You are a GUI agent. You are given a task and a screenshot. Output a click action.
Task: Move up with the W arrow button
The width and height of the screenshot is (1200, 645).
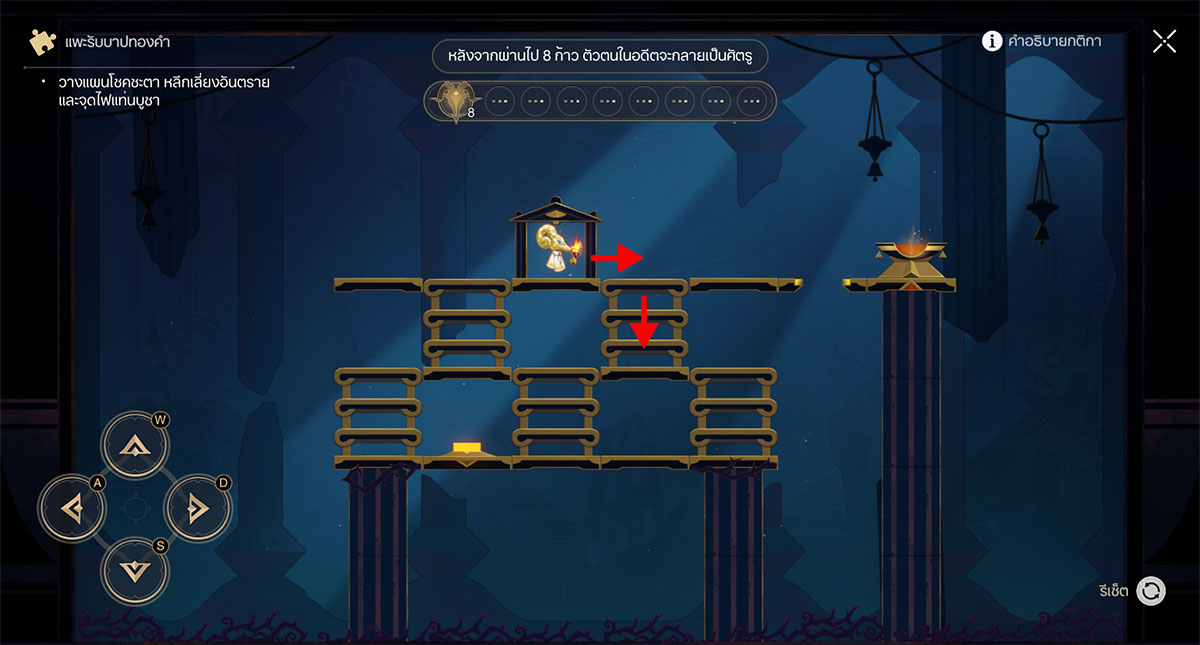134,449
